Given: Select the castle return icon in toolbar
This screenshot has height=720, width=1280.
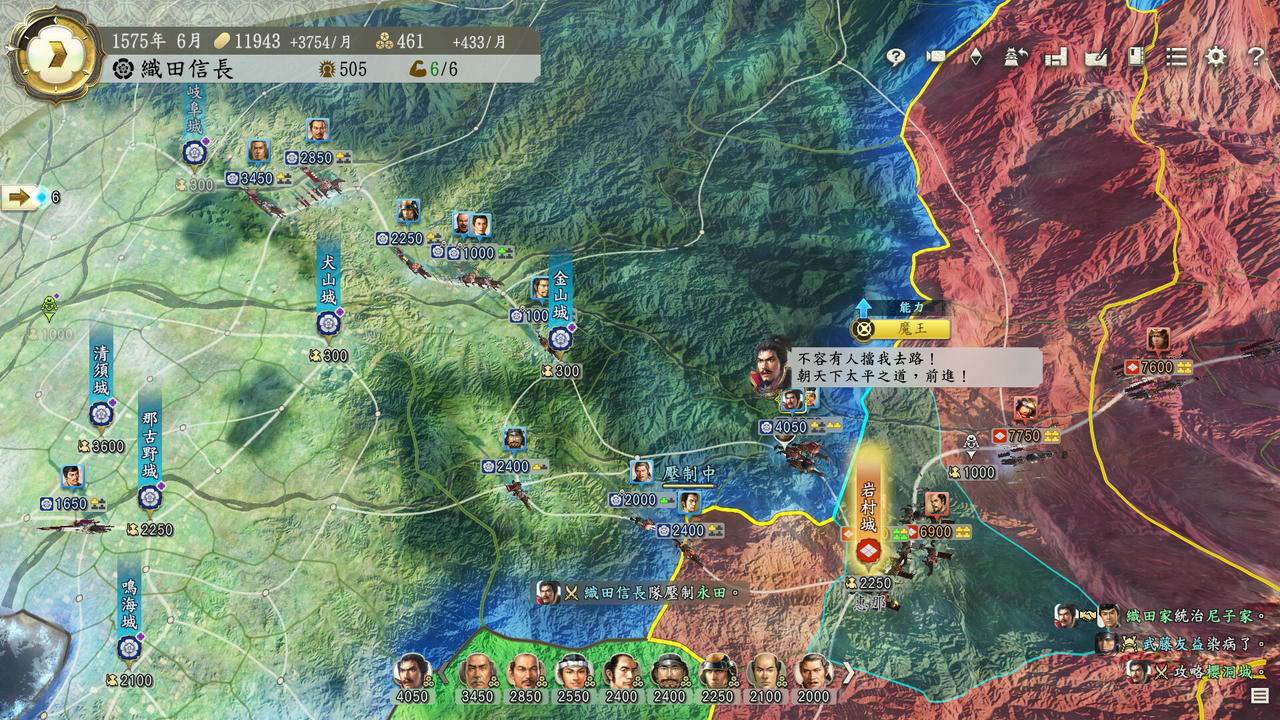Looking at the screenshot, I should [1016, 57].
